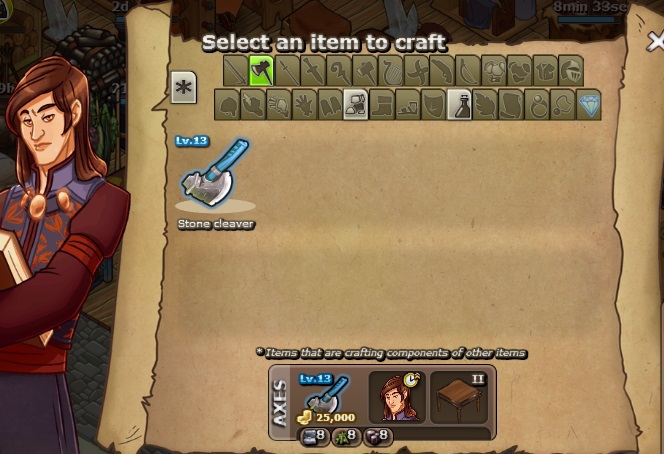Close the crafting selection window
Viewport: 664px width, 454px height.
tap(655, 42)
